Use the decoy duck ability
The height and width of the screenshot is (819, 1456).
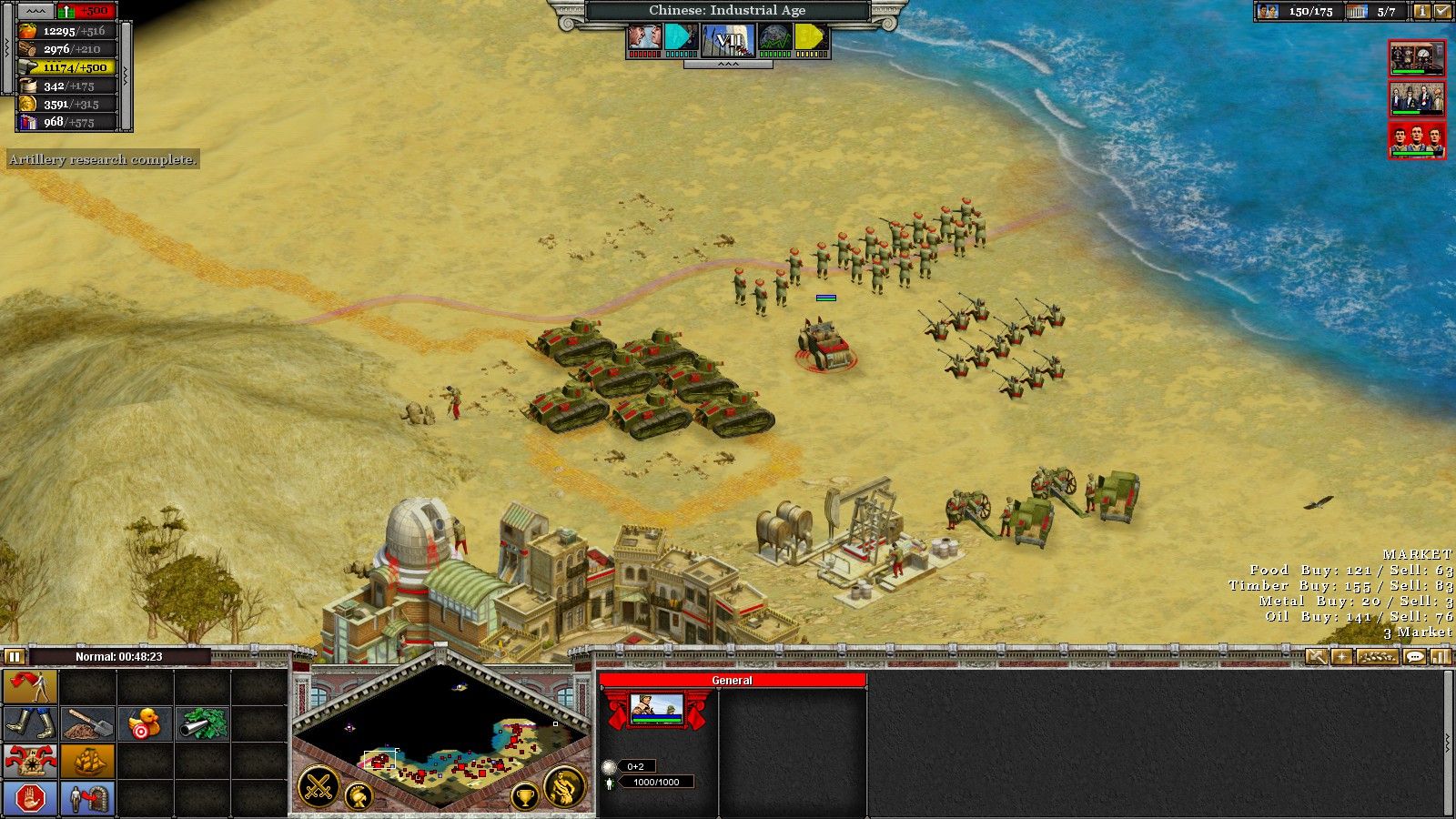point(145,724)
